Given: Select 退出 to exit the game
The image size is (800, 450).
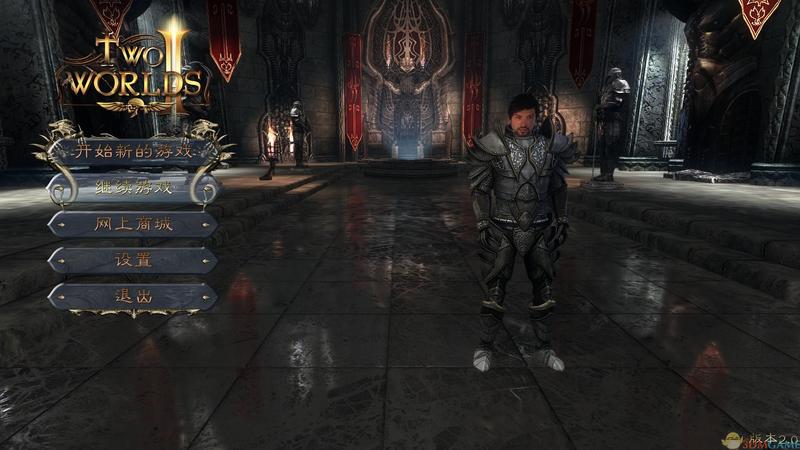Looking at the screenshot, I should point(133,296).
